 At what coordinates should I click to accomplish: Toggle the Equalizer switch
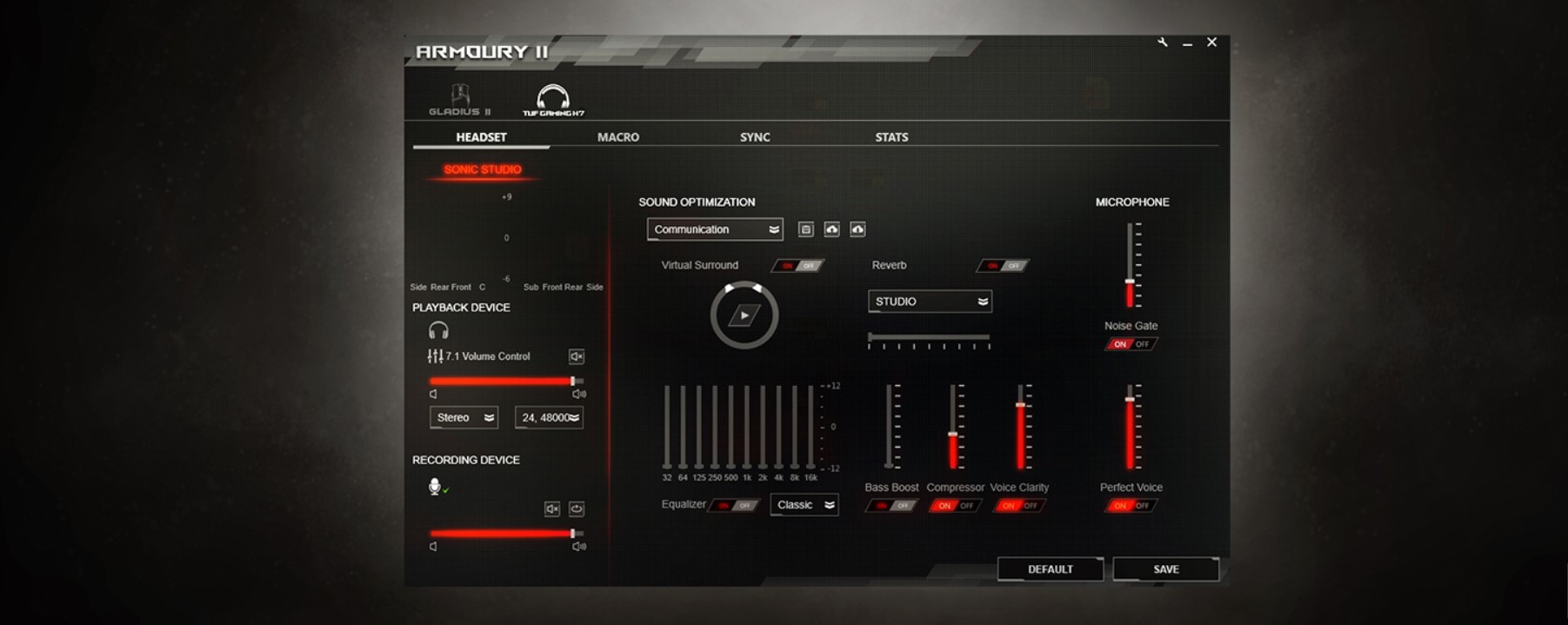coord(734,505)
